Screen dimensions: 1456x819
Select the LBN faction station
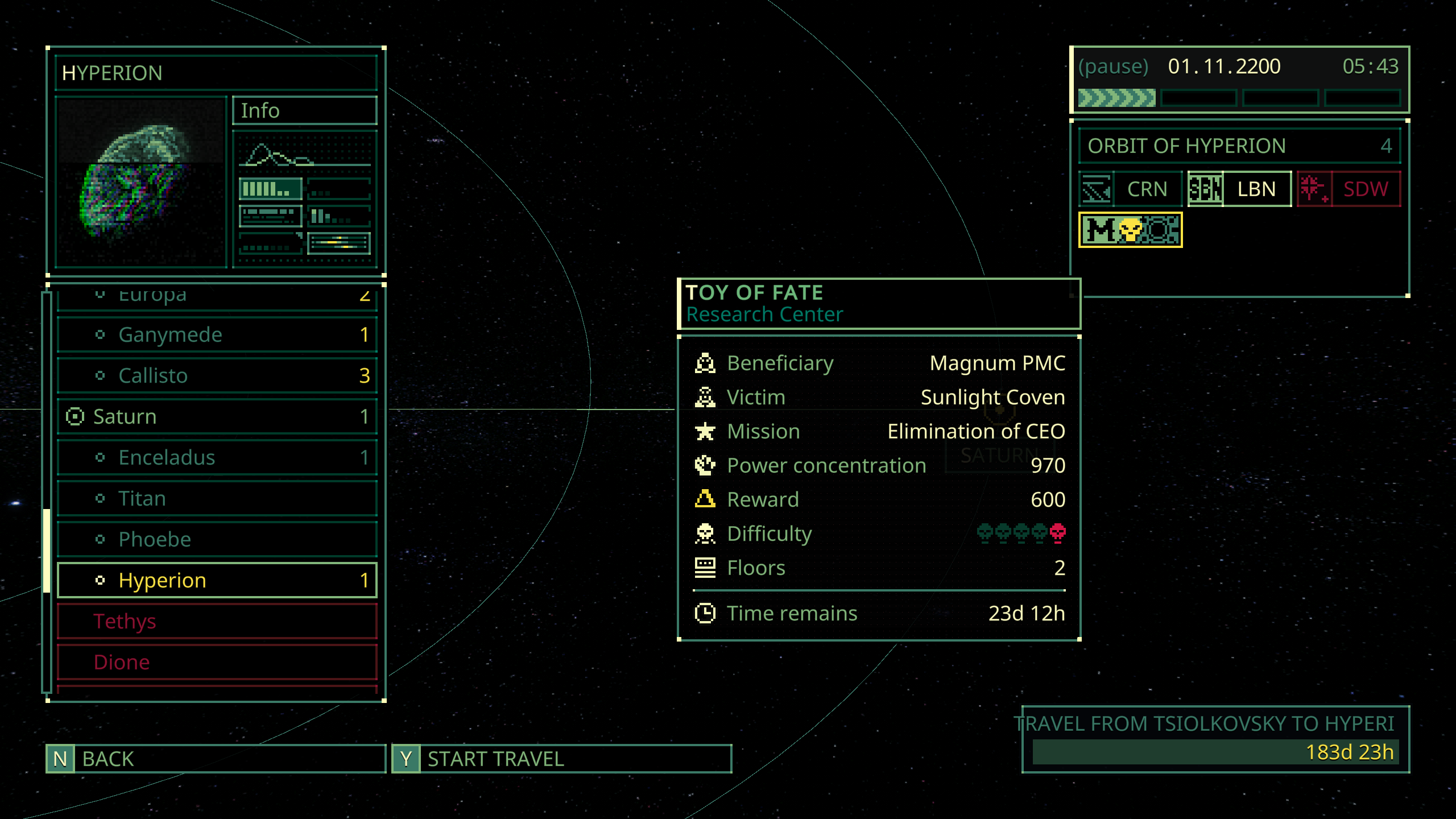tap(1239, 189)
